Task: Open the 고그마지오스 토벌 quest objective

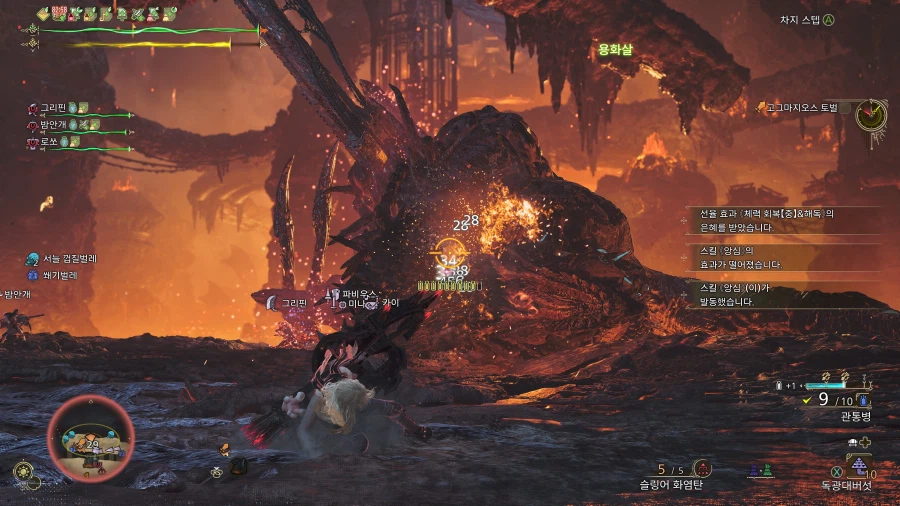Action: point(802,107)
